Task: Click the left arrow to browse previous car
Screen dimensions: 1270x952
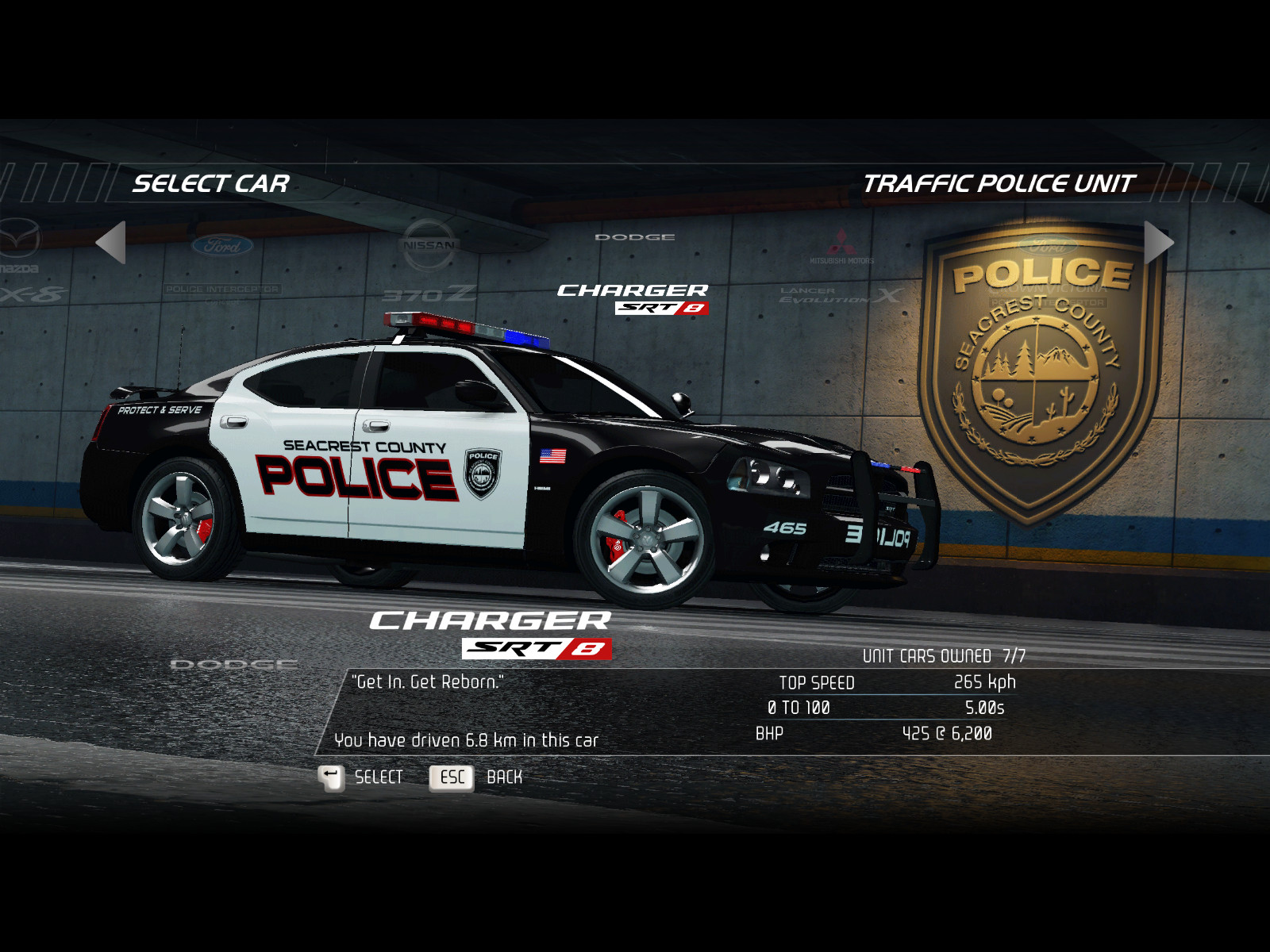Action: click(111, 242)
